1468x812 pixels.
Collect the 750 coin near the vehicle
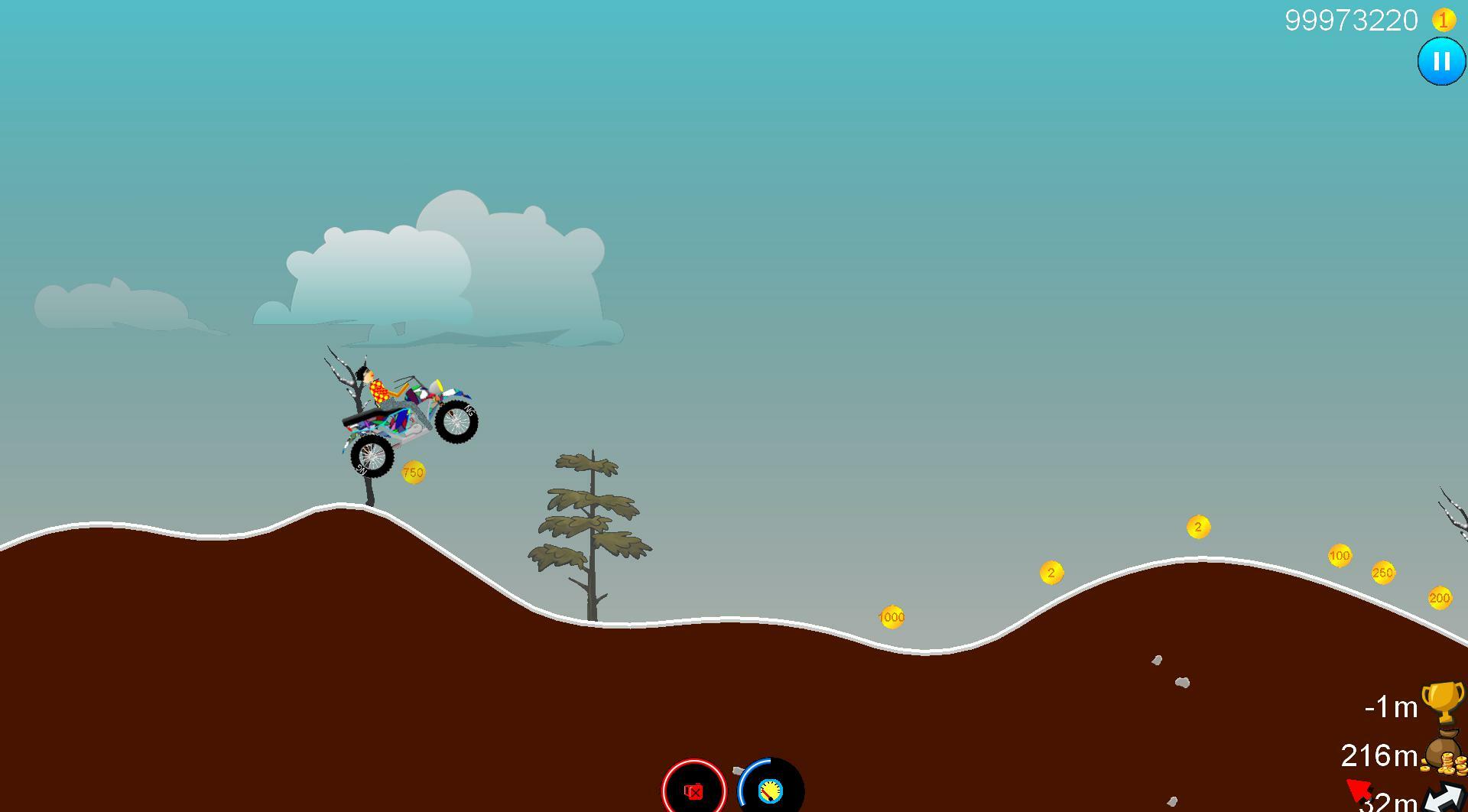[414, 472]
